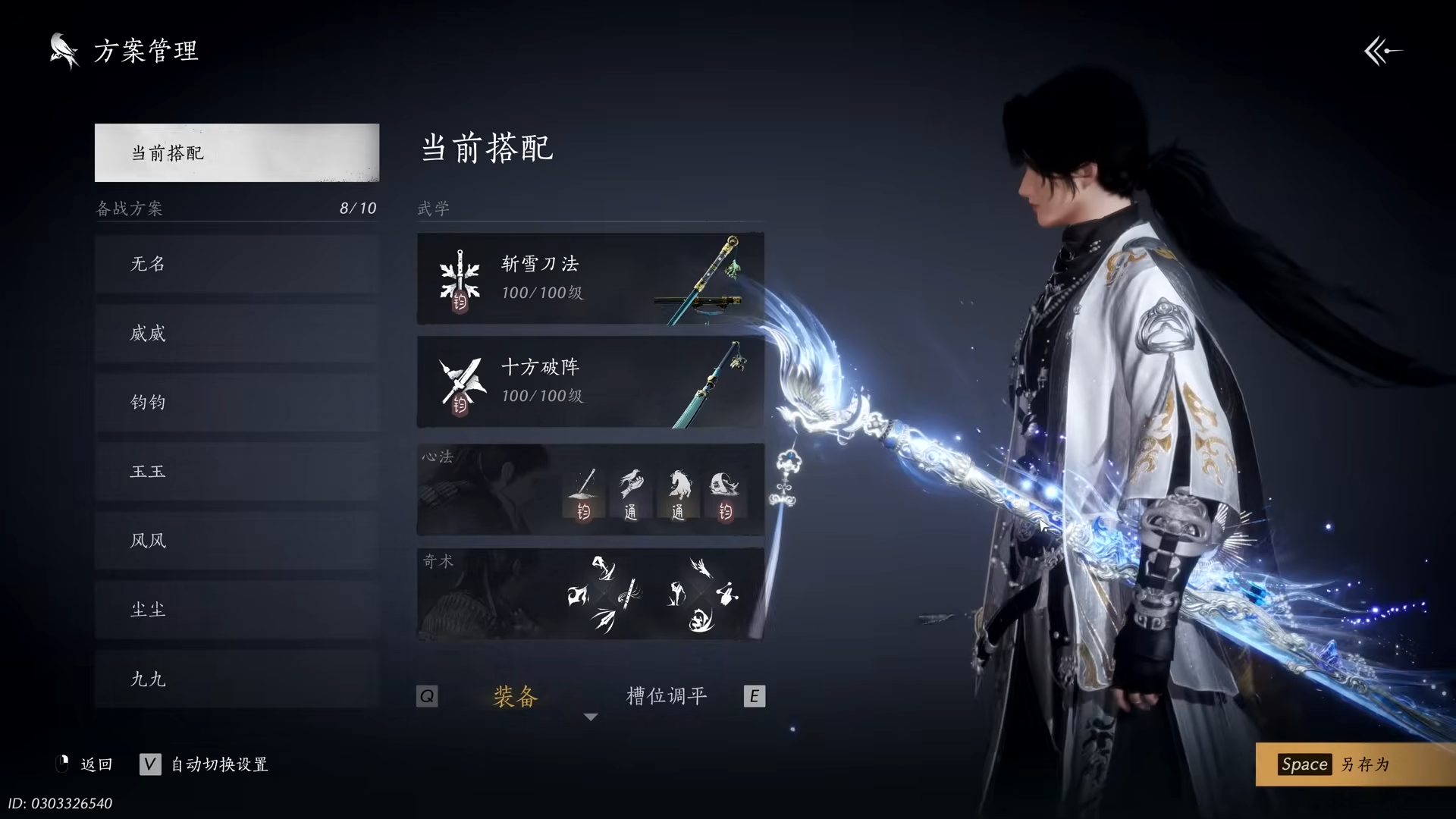The height and width of the screenshot is (819, 1456).
Task: Choose the 九九 loadout preset
Action: pos(237,679)
